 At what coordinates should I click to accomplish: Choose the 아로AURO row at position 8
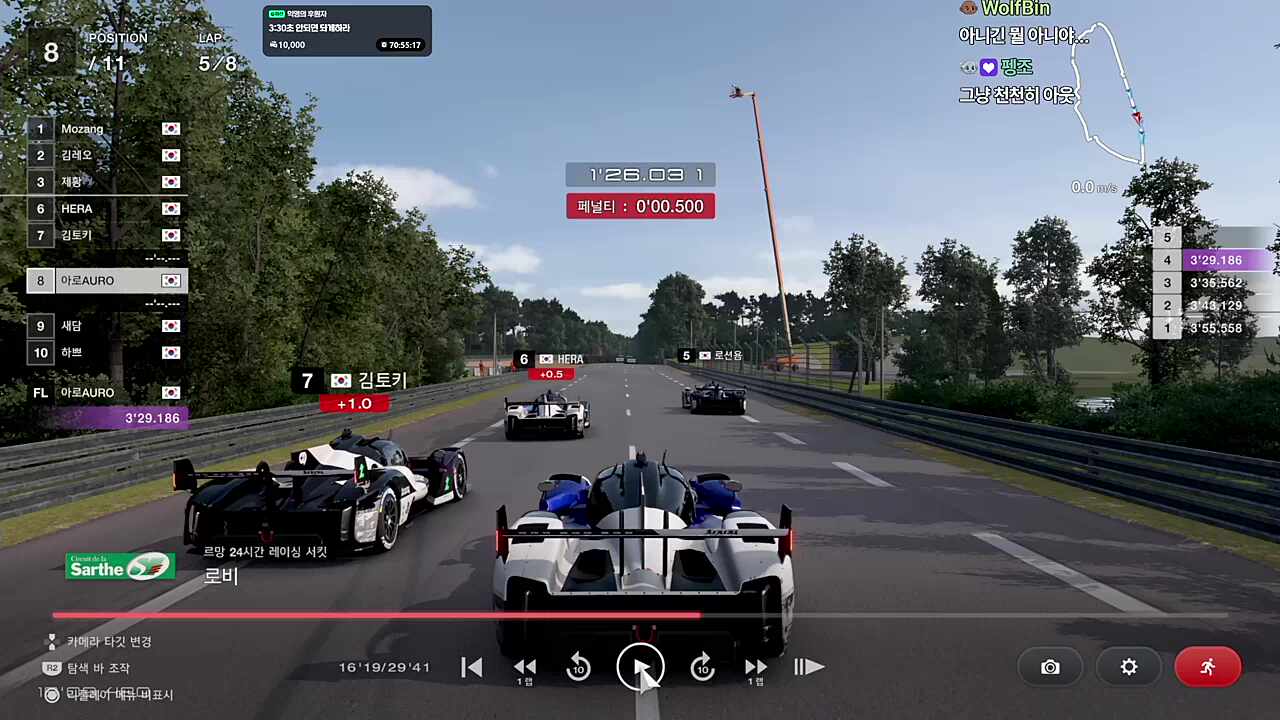pyautogui.click(x=105, y=281)
